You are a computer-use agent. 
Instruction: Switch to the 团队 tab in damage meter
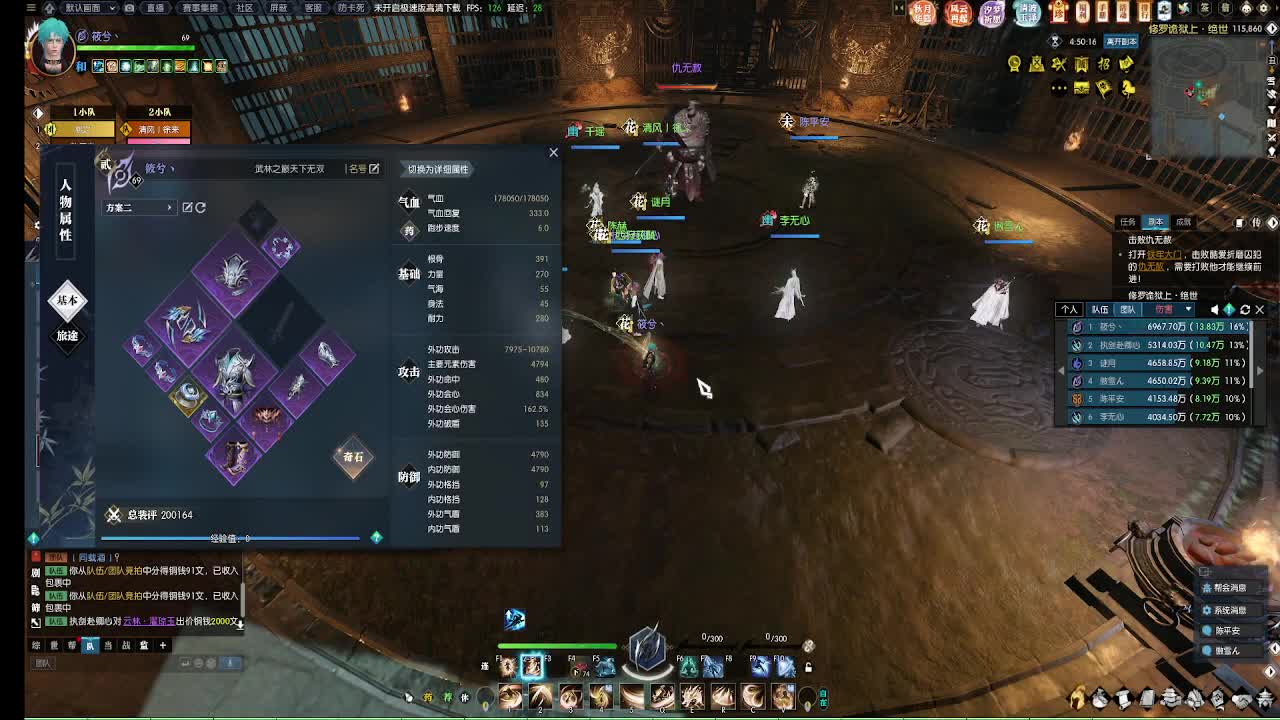1131,309
